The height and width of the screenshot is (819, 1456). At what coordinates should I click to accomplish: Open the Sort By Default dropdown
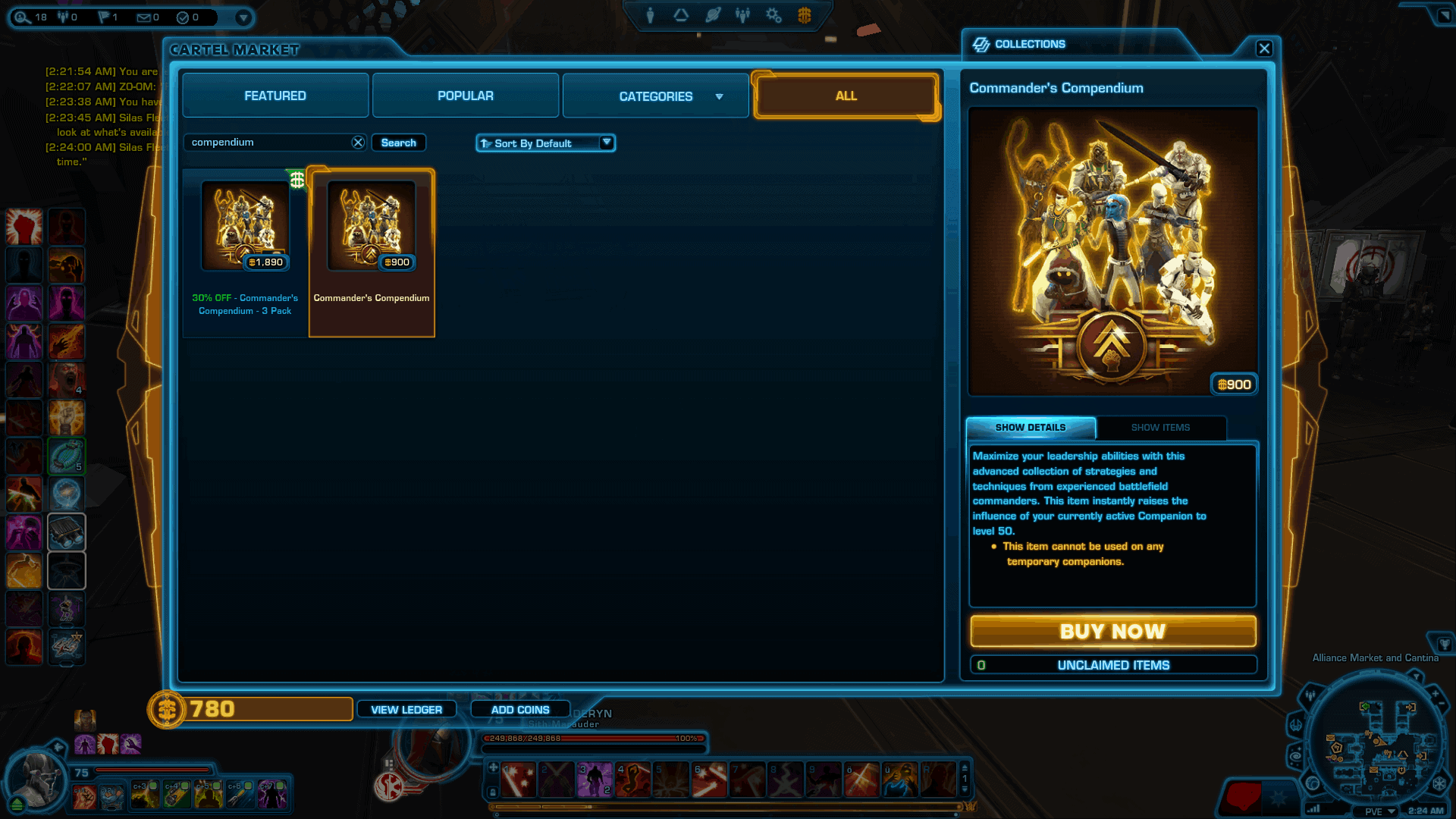(544, 143)
